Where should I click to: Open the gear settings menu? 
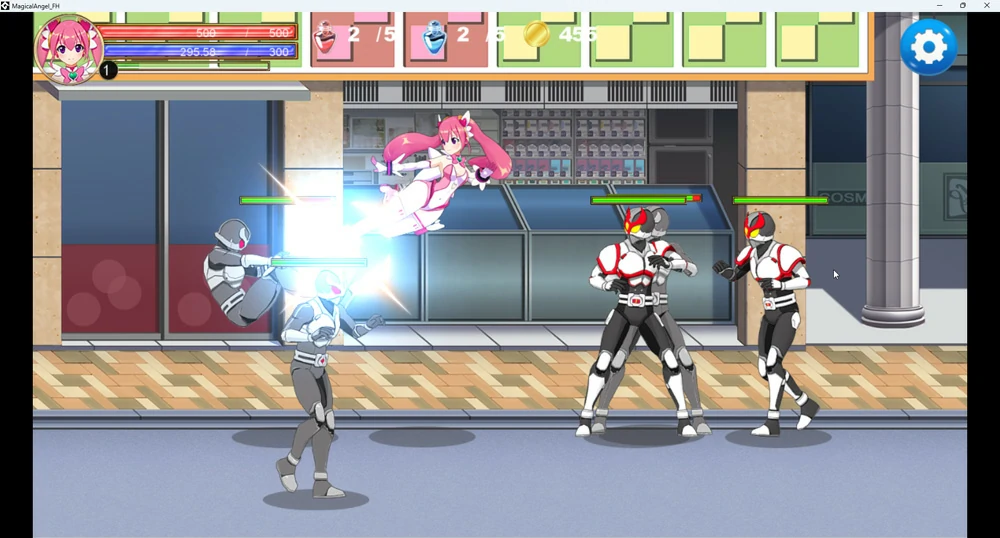(x=928, y=46)
